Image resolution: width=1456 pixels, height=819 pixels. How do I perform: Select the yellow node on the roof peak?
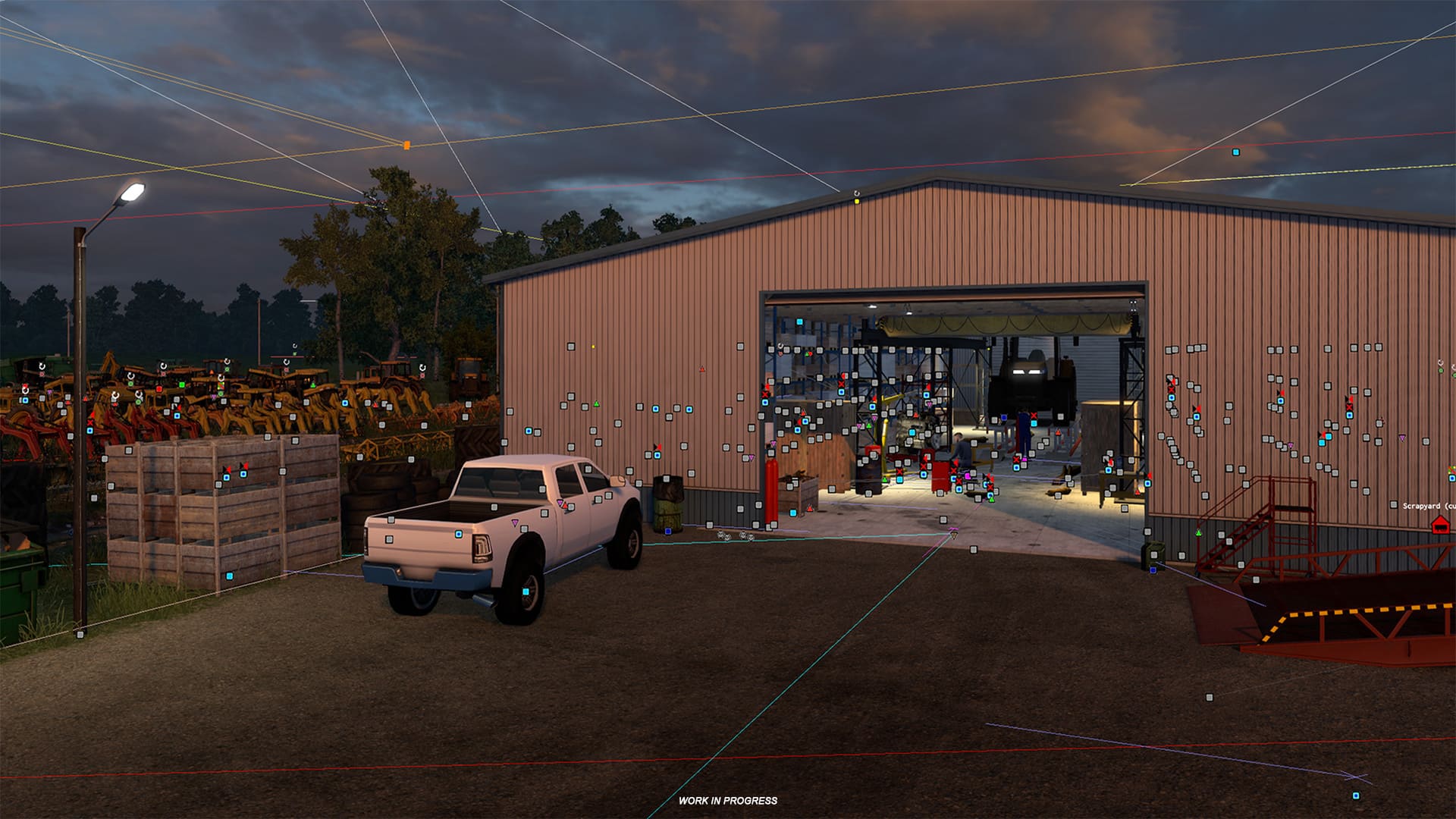(x=857, y=201)
